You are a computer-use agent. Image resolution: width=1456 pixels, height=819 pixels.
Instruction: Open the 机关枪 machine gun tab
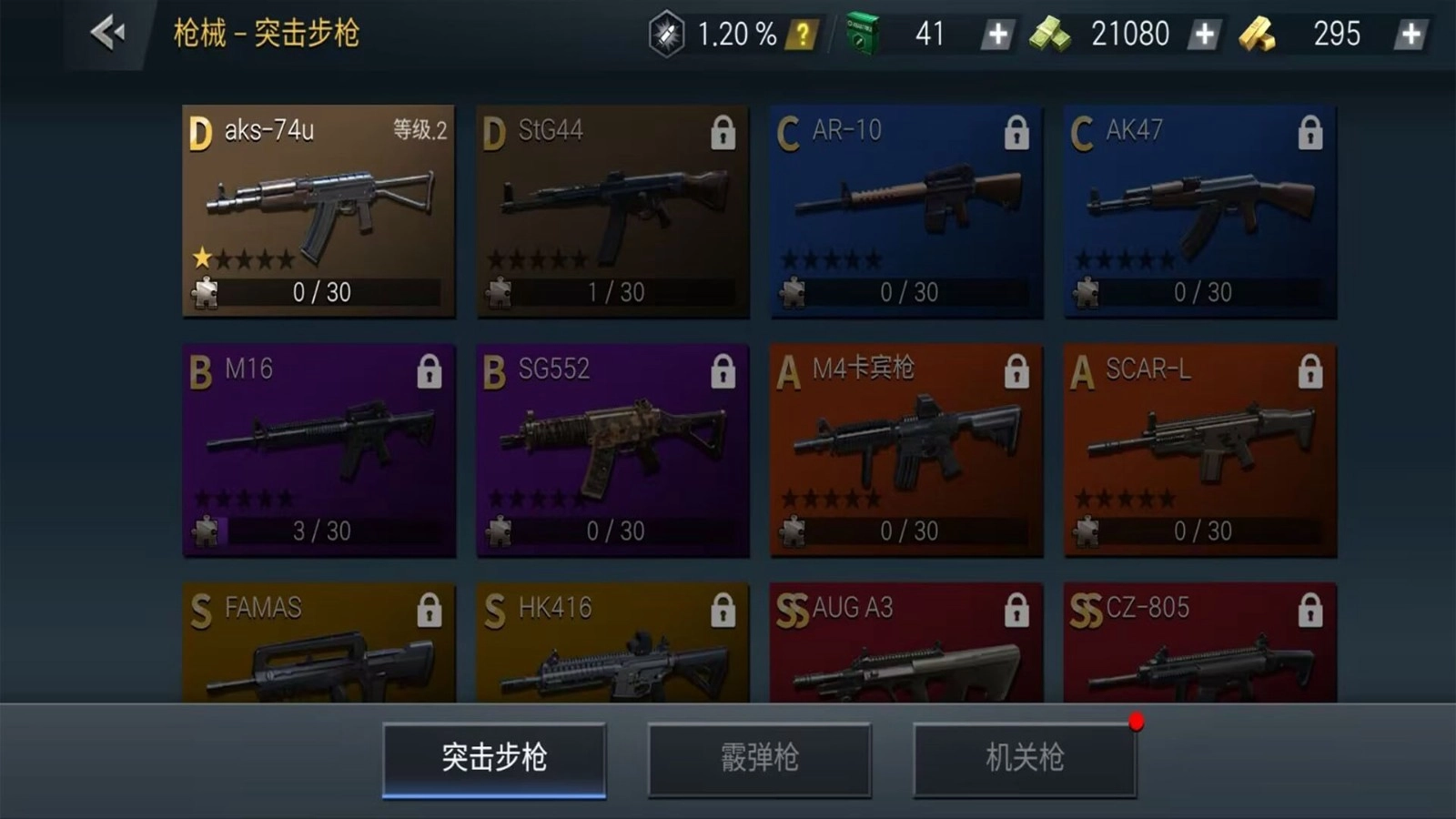(1025, 759)
